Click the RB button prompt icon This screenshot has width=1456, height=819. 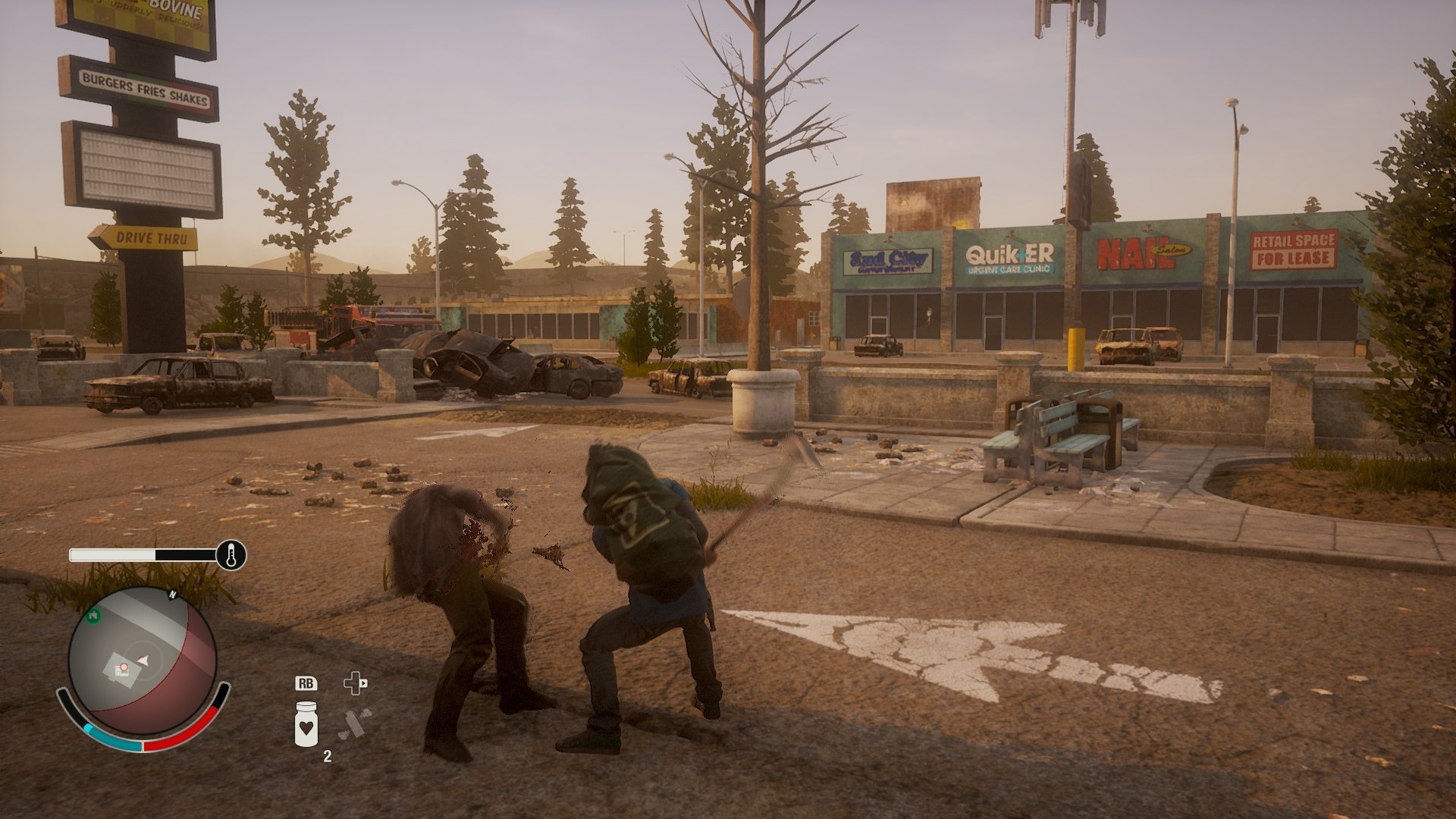[306, 682]
